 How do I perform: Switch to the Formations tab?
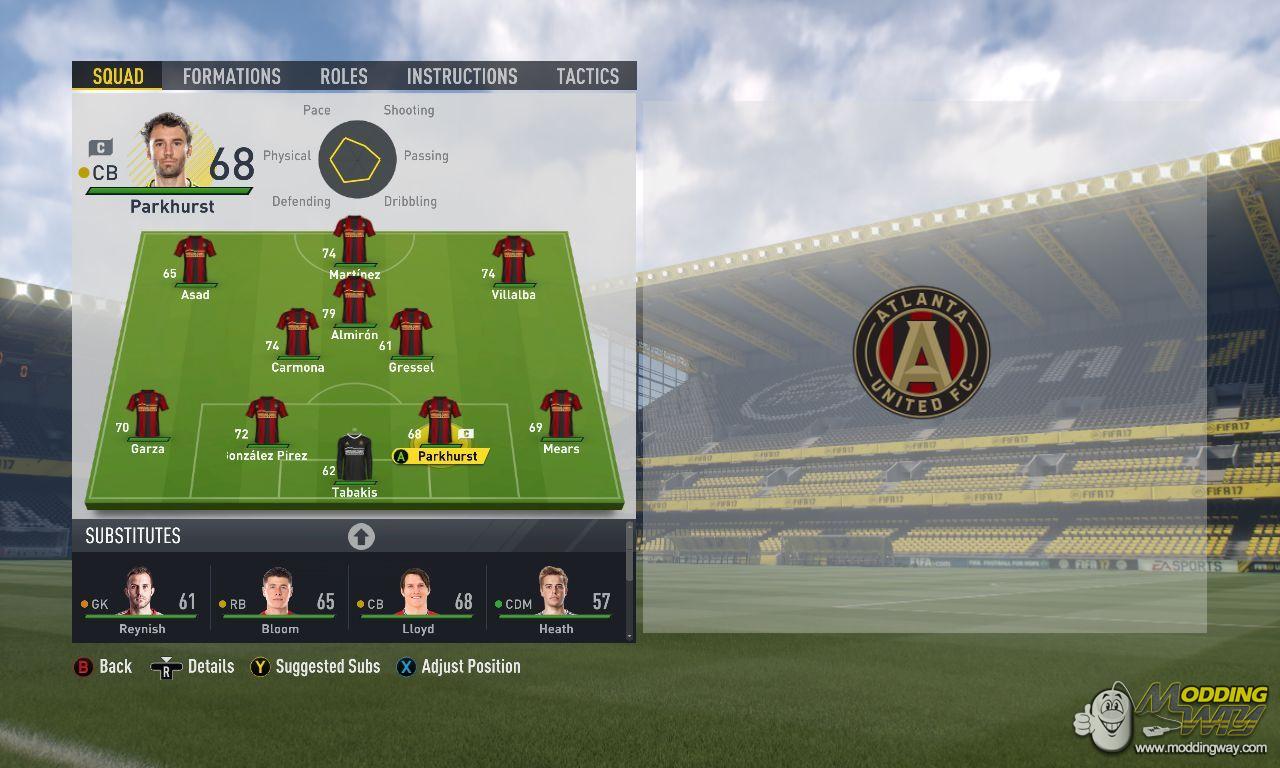pyautogui.click(x=231, y=76)
